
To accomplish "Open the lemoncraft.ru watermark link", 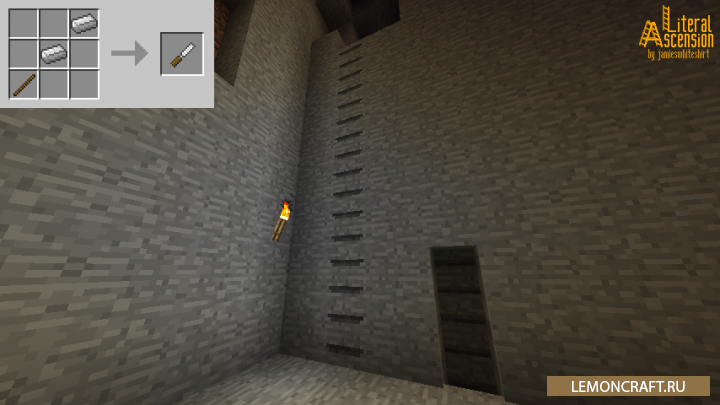I will tap(628, 386).
